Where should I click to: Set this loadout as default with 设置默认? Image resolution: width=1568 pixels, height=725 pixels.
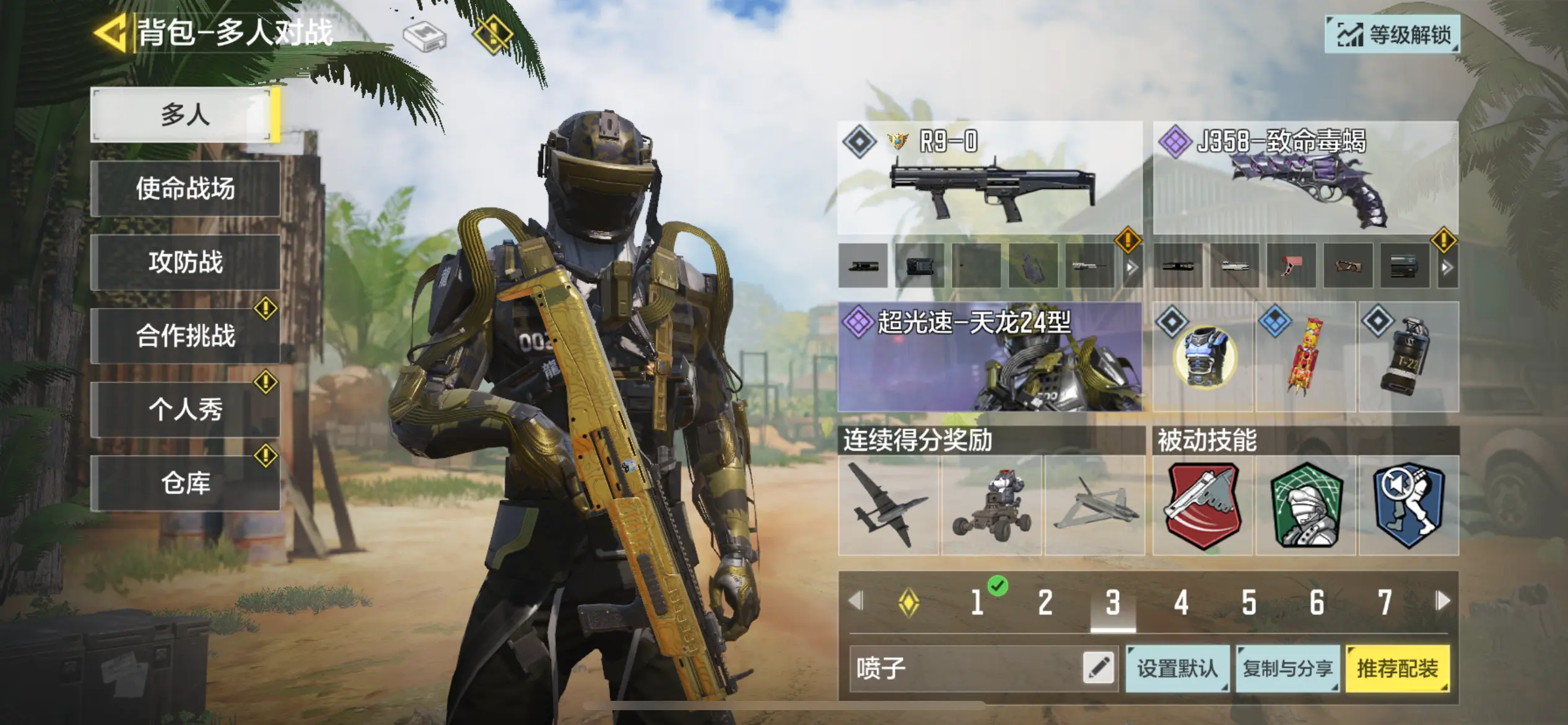[1177, 668]
